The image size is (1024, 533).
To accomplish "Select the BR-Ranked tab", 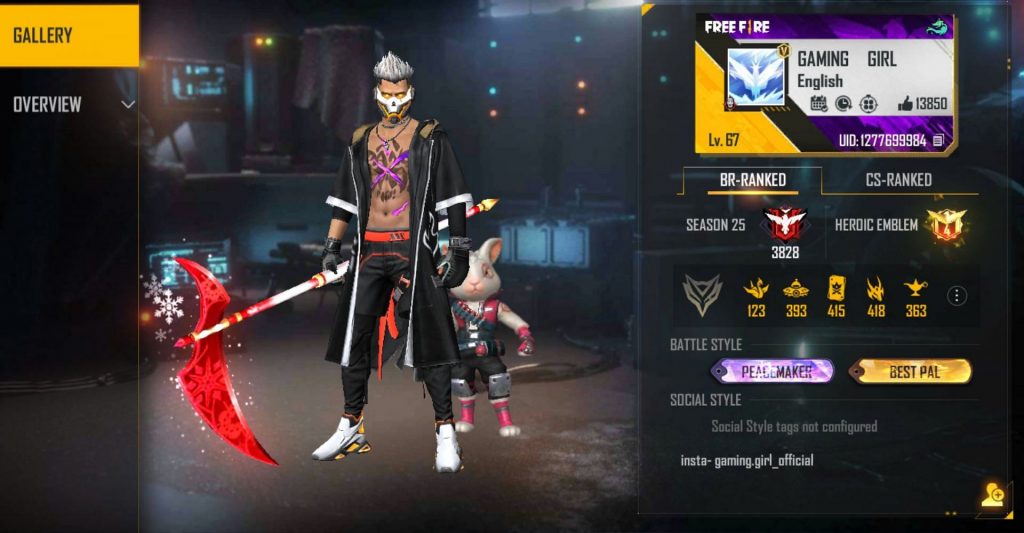I will click(753, 180).
